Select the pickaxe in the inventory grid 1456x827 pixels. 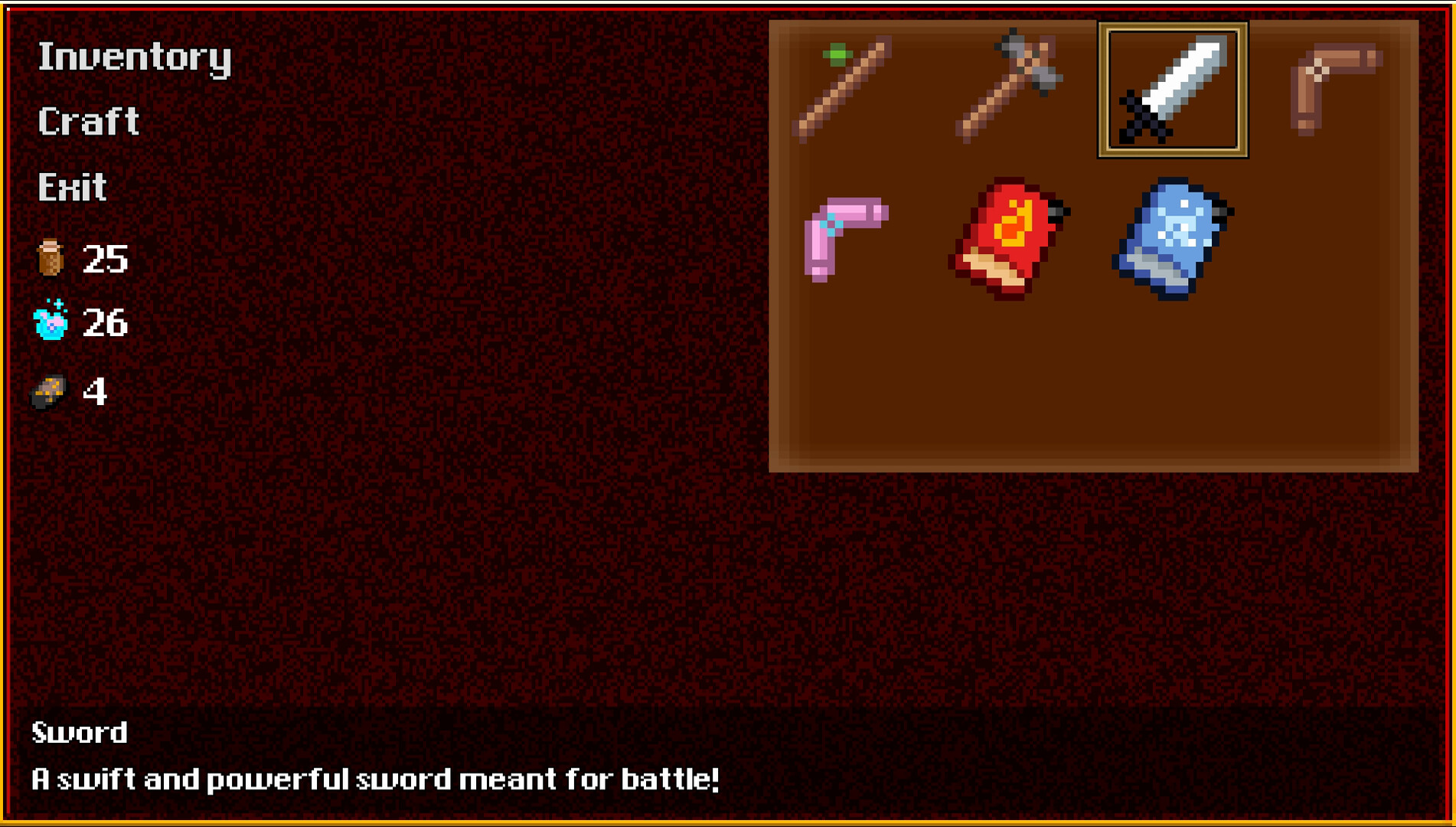click(x=1008, y=88)
